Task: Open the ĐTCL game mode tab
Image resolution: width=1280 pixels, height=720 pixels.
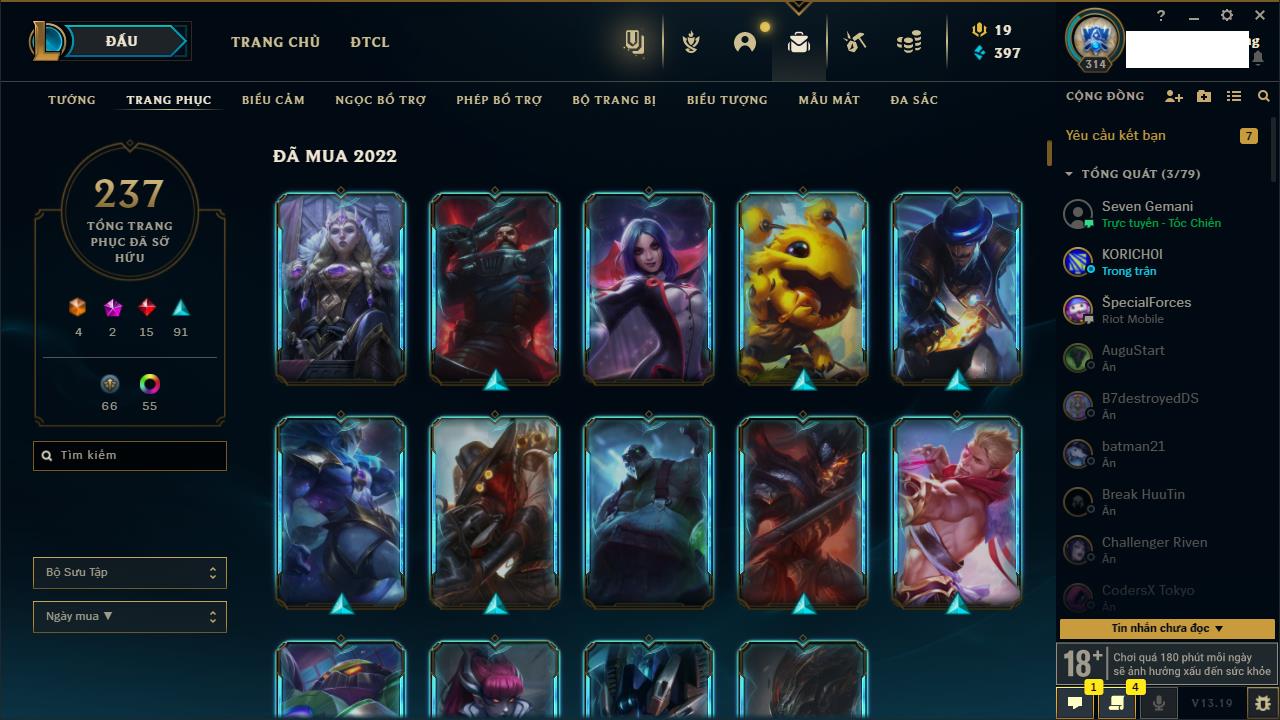Action: pos(369,42)
